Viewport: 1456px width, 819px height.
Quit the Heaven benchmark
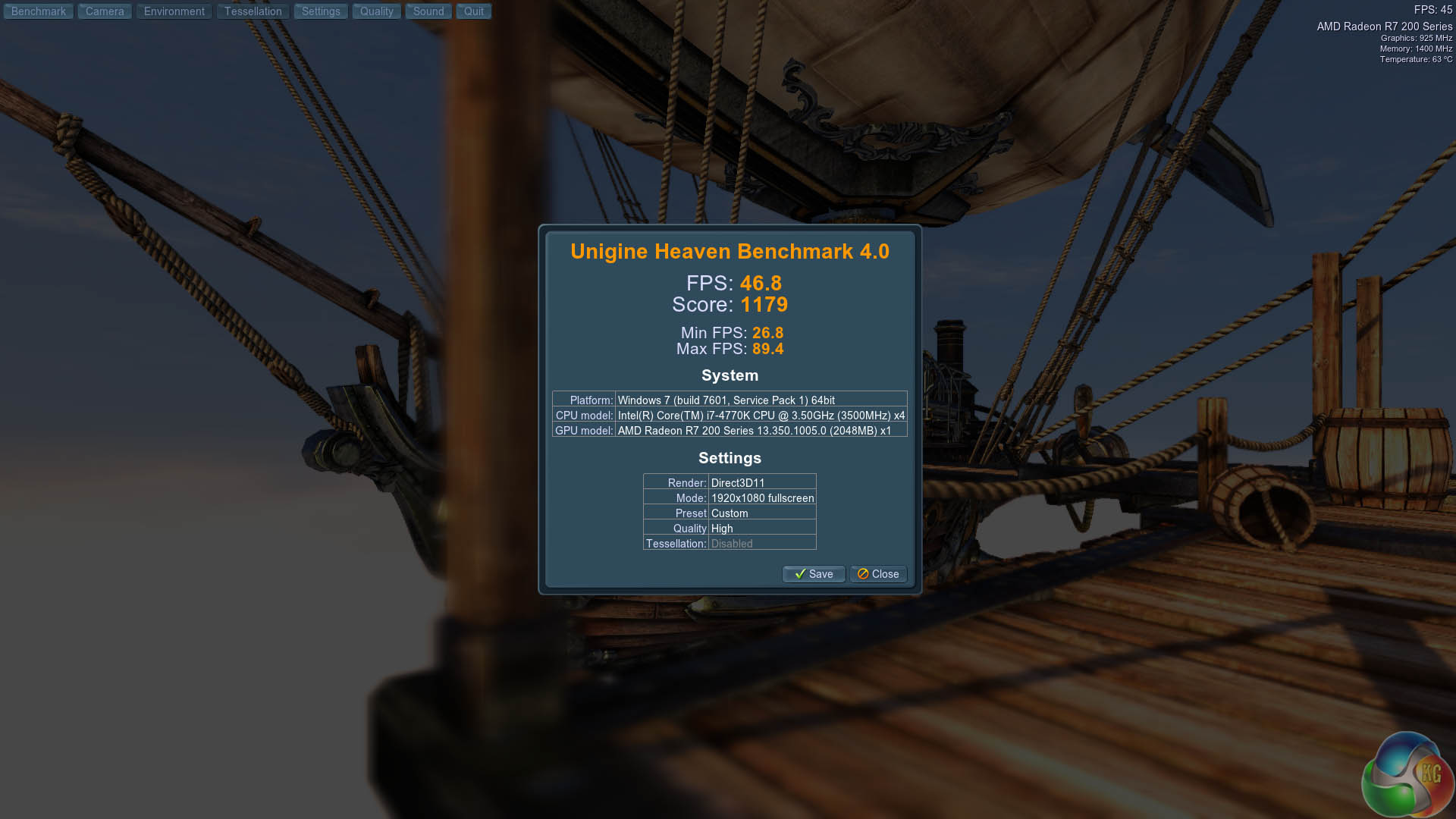click(x=474, y=11)
